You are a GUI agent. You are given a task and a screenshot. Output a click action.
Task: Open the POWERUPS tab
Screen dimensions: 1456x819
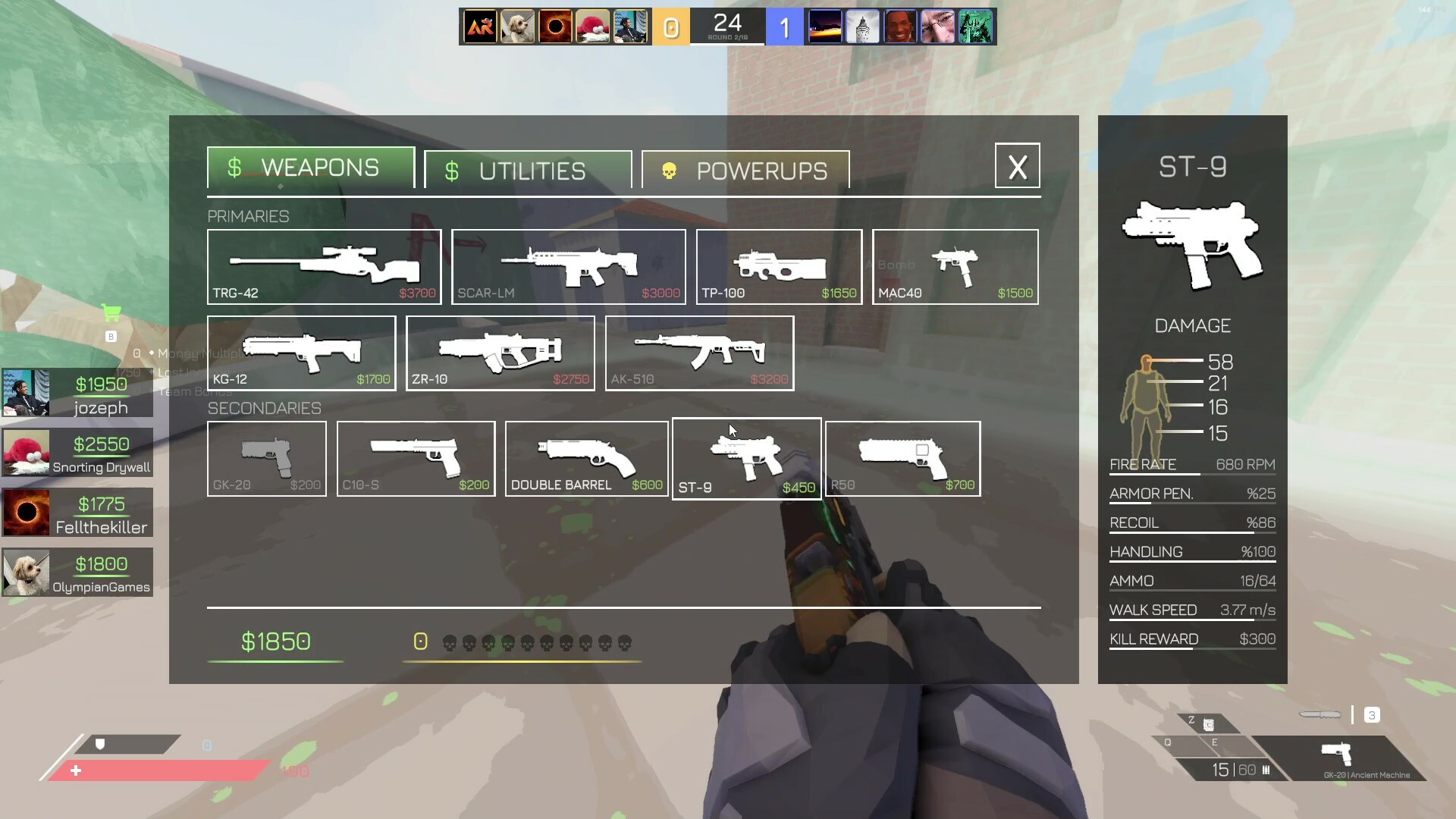(x=745, y=169)
